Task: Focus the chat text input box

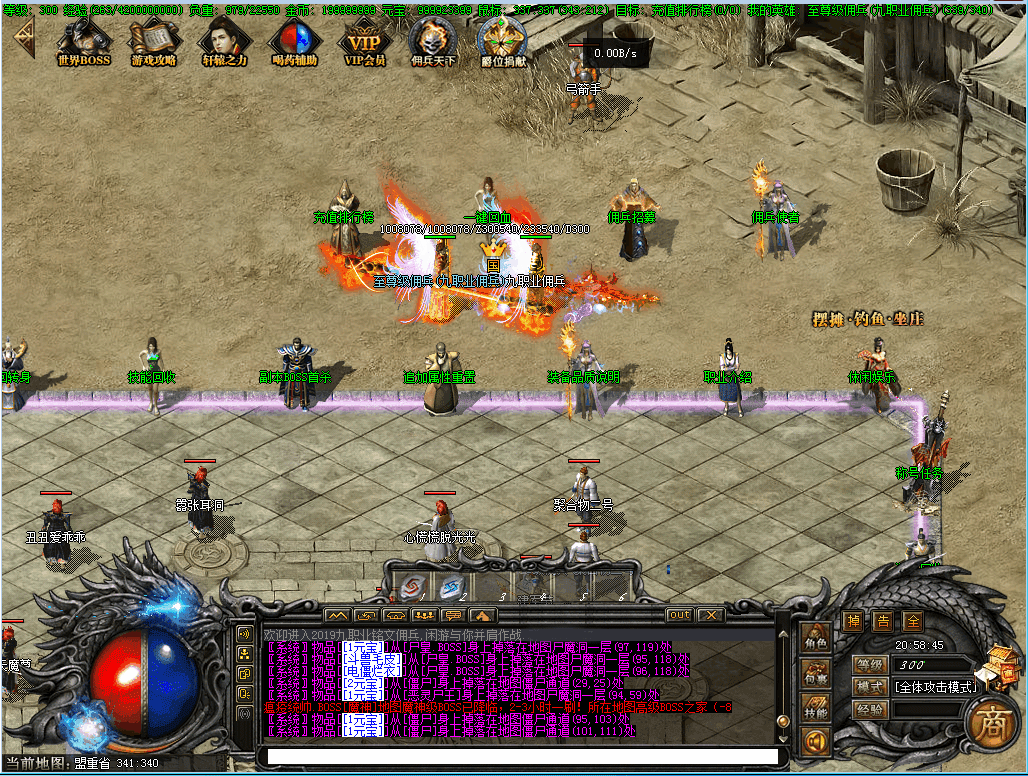Action: [520, 757]
